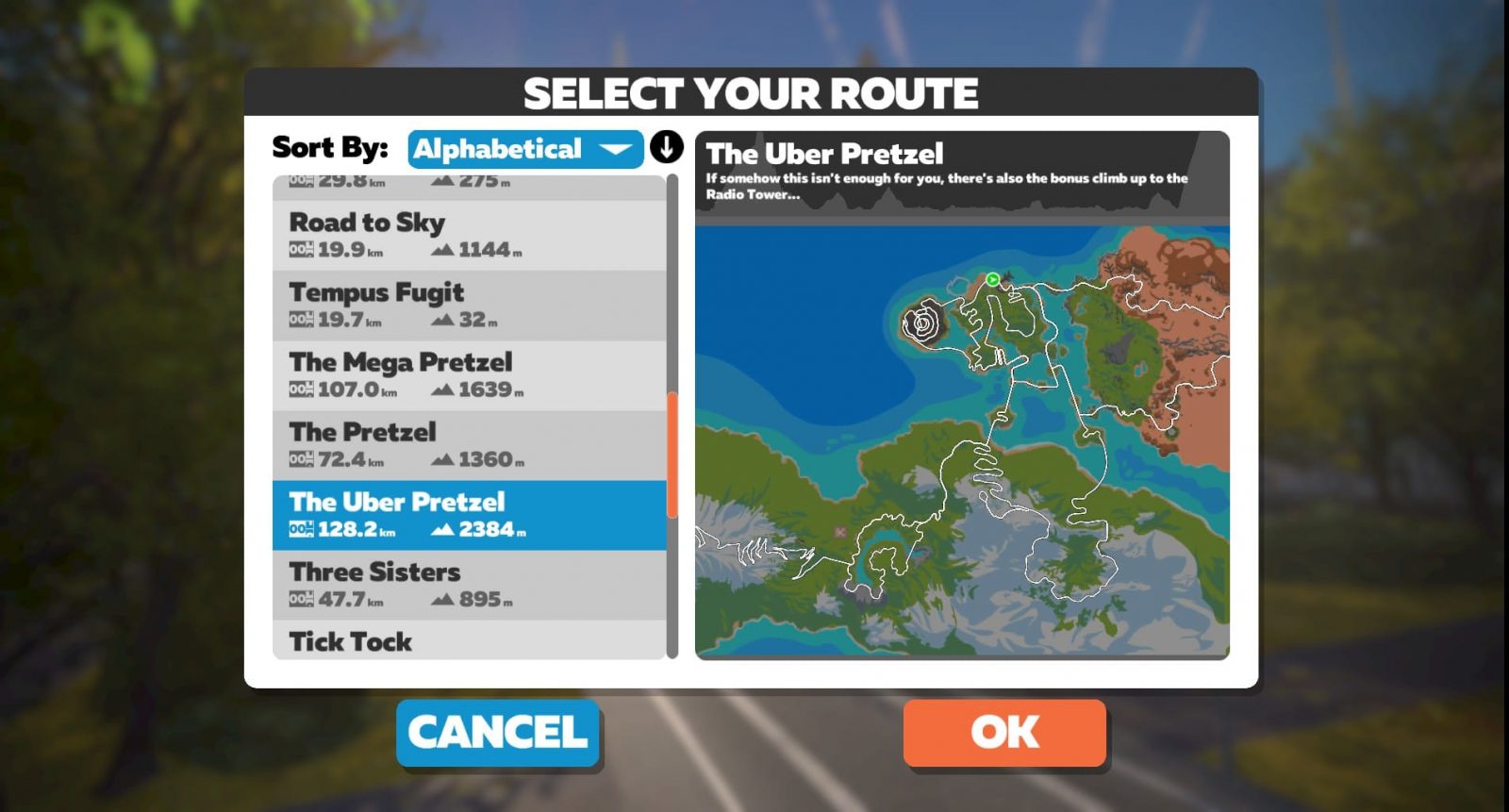Confirm route with the OK button
1509x812 pixels.
(1004, 732)
